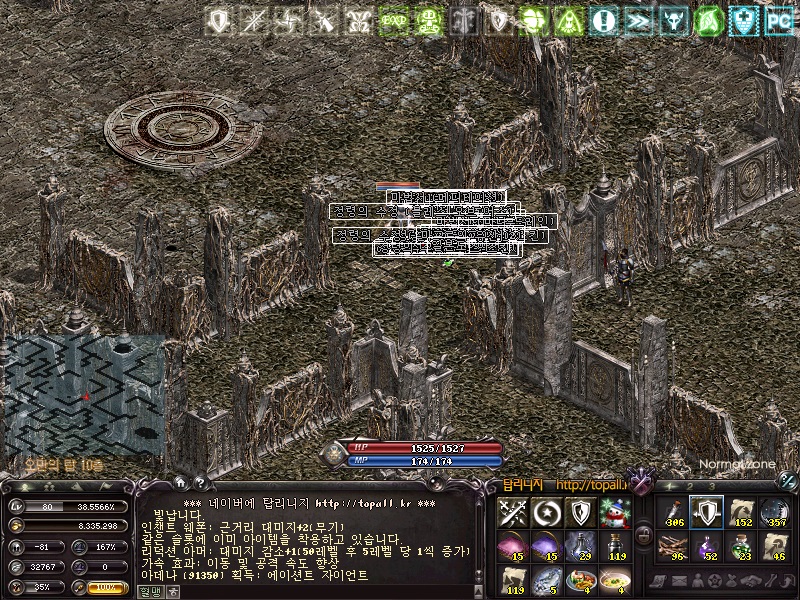Select the chat tab below the log
800x600 pixels.
[148, 591]
